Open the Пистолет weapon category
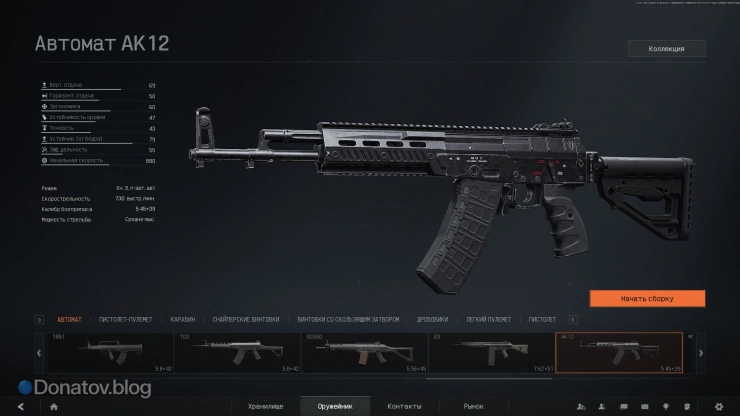This screenshot has width=740, height=416. [542, 319]
